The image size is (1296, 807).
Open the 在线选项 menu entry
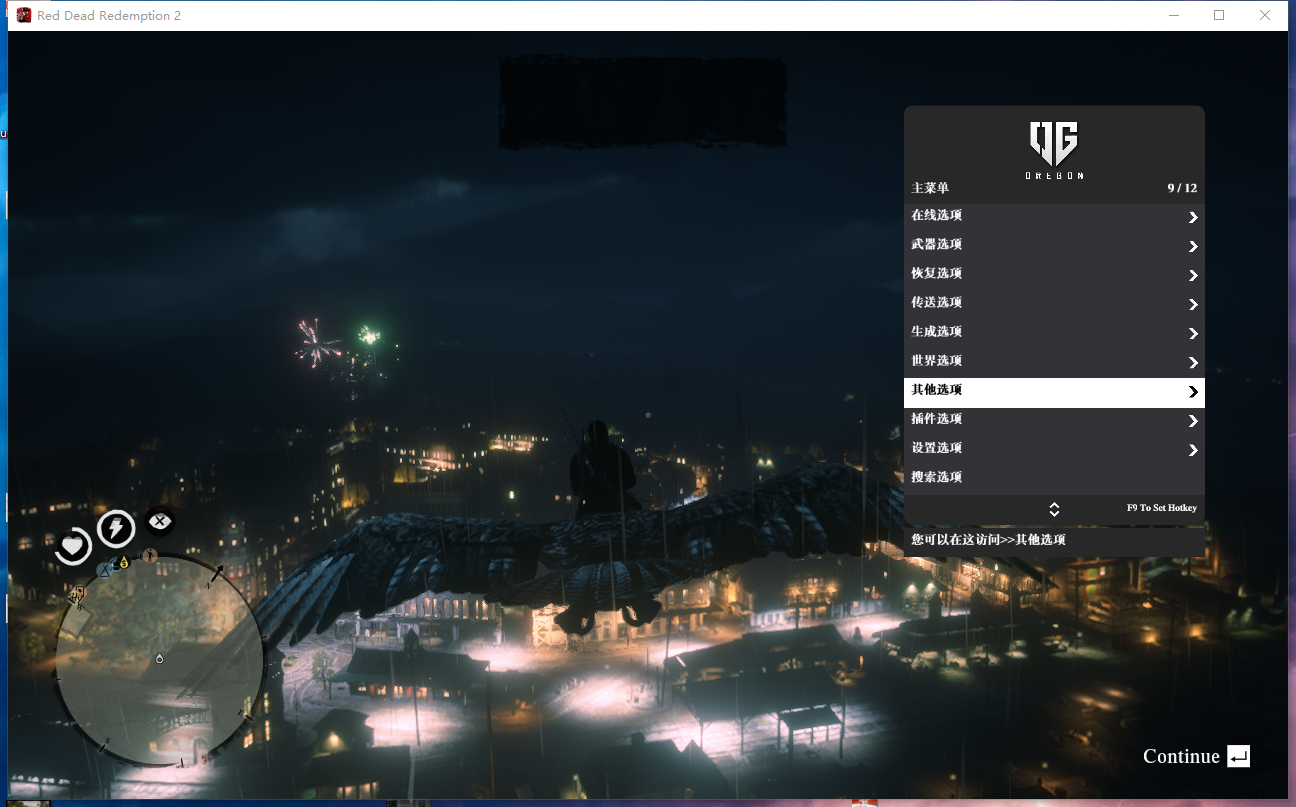click(x=1053, y=217)
